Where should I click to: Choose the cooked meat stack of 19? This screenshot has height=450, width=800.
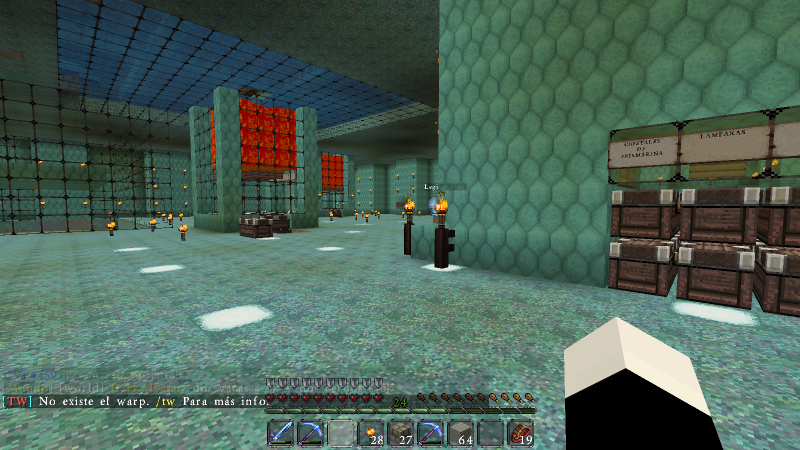pyautogui.click(x=521, y=434)
